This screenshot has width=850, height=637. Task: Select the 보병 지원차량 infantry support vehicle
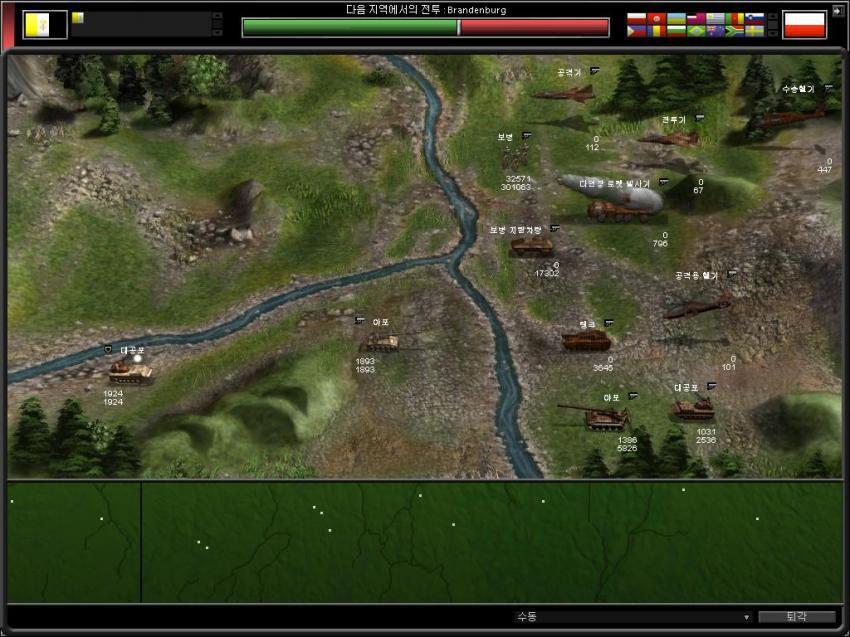coord(531,247)
